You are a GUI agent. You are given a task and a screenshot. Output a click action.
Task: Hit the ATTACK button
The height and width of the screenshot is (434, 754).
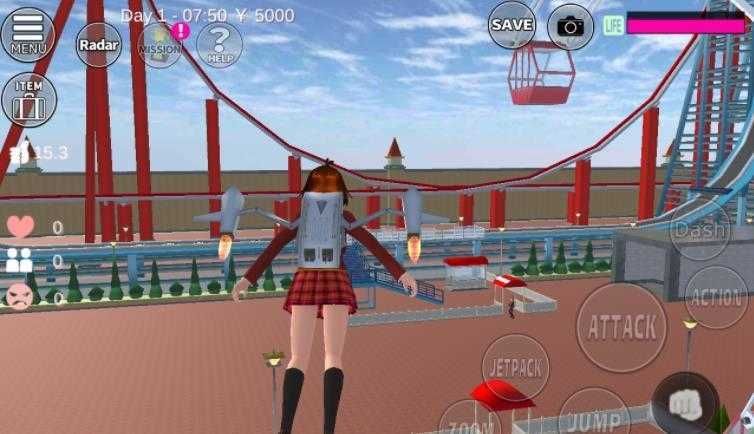pyautogui.click(x=622, y=326)
